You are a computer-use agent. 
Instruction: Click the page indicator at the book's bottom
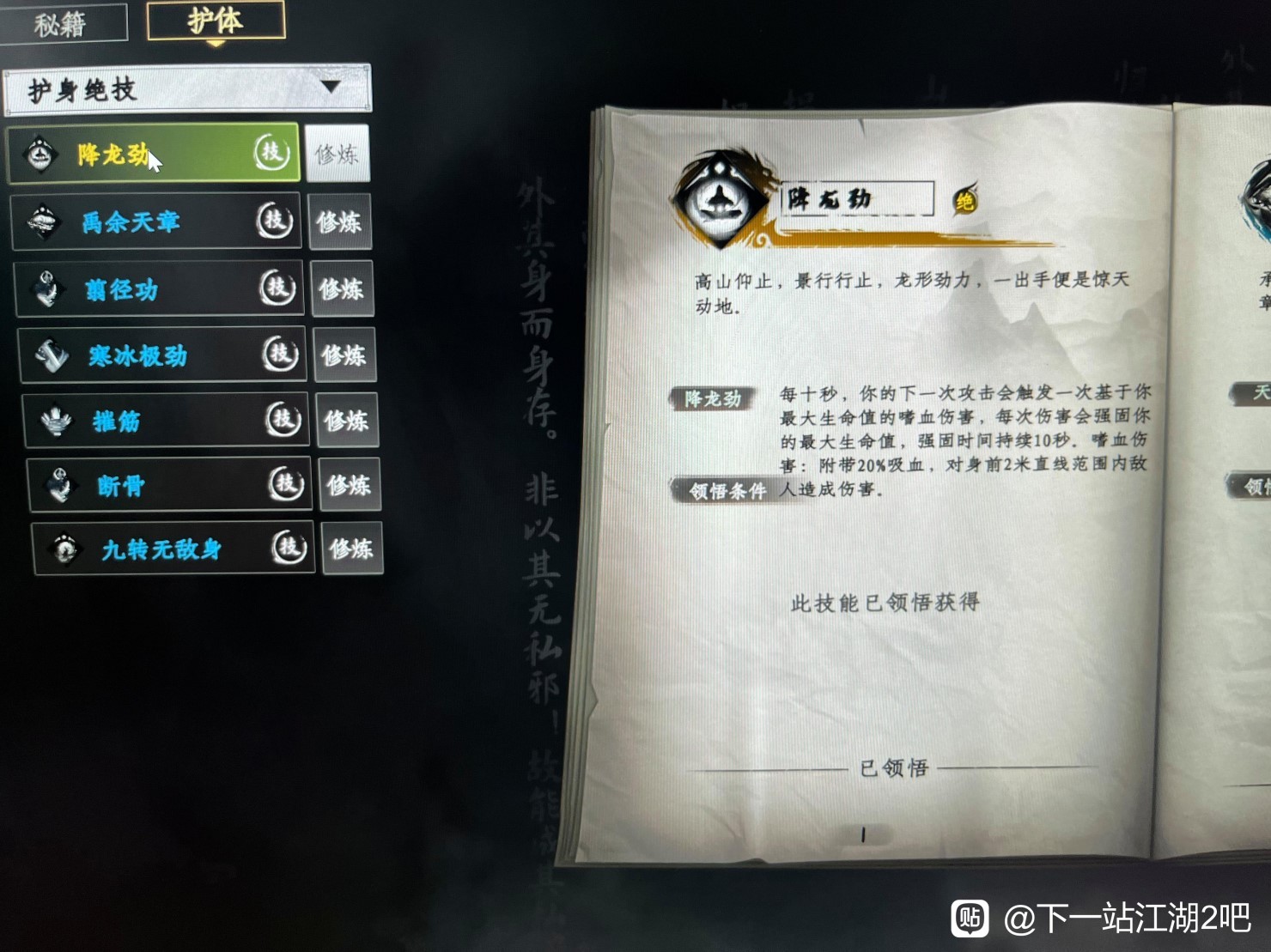tap(861, 832)
